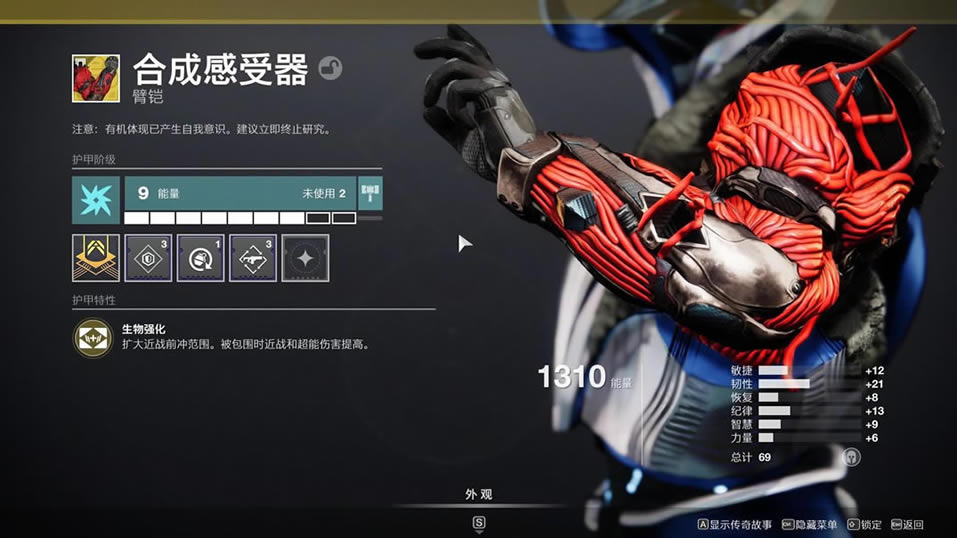This screenshot has width=957, height=538.
Task: Select the golden chevron armor mod slot
Action: [x=96, y=258]
